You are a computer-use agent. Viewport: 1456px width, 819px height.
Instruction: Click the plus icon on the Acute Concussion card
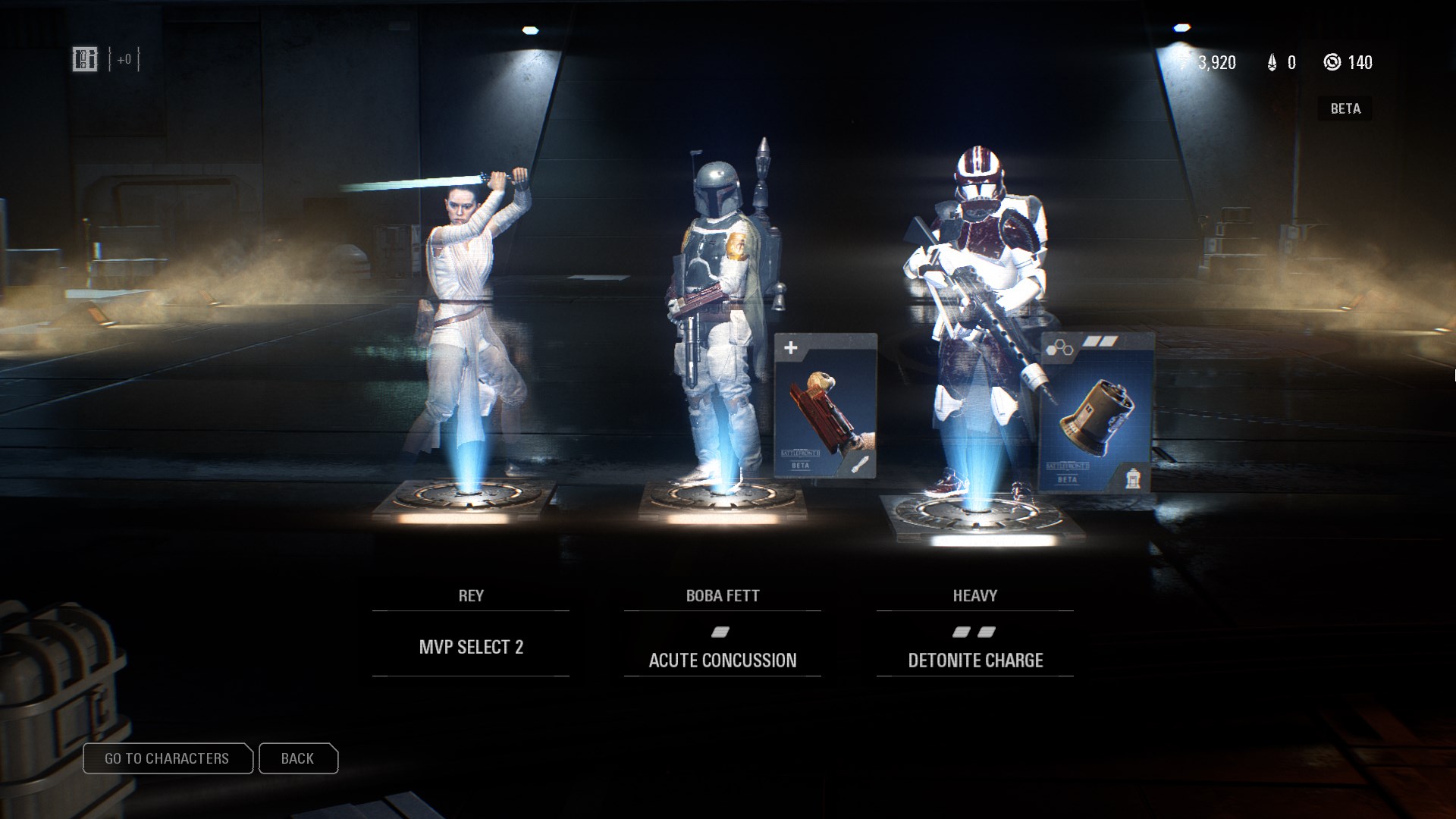coord(790,348)
